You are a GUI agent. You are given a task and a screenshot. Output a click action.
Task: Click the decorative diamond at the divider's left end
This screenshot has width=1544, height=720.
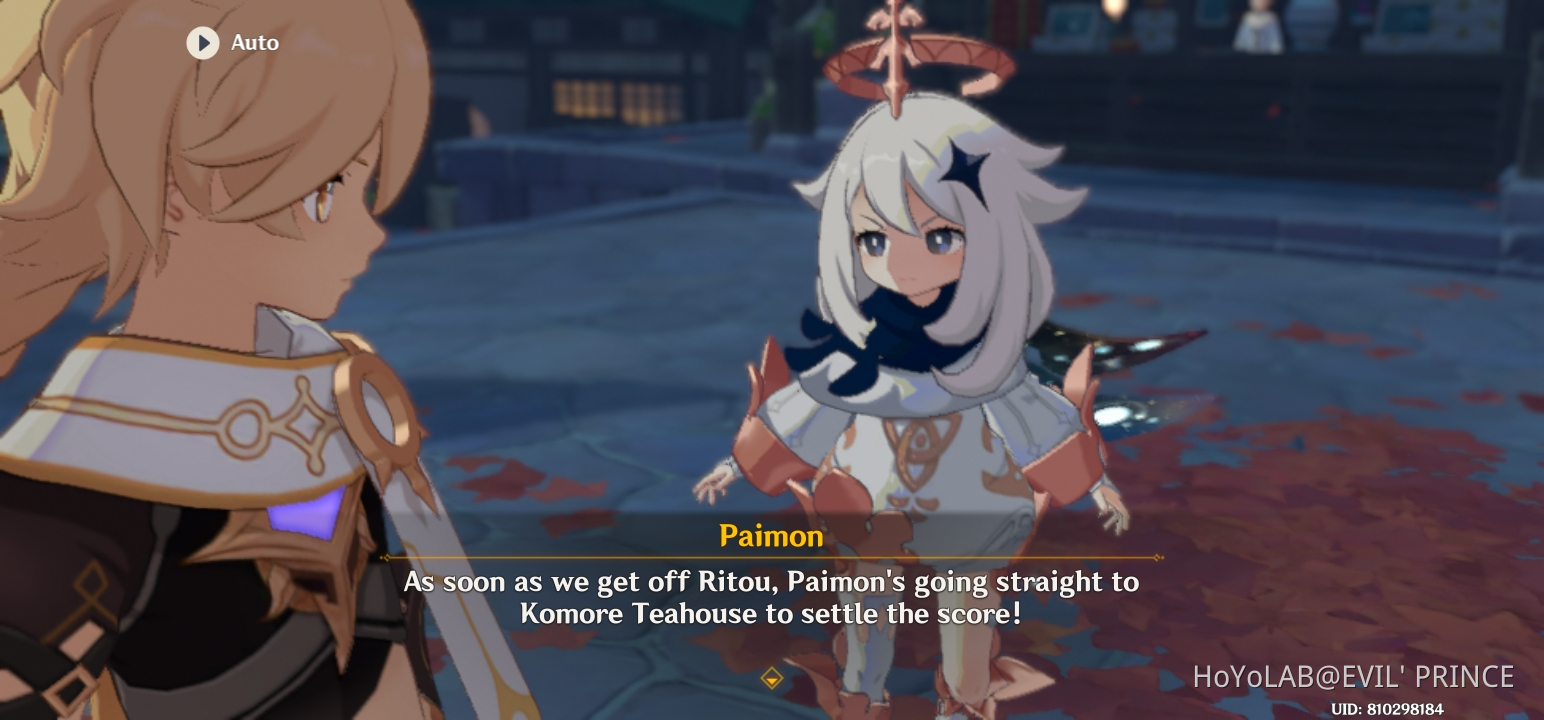(x=385, y=558)
